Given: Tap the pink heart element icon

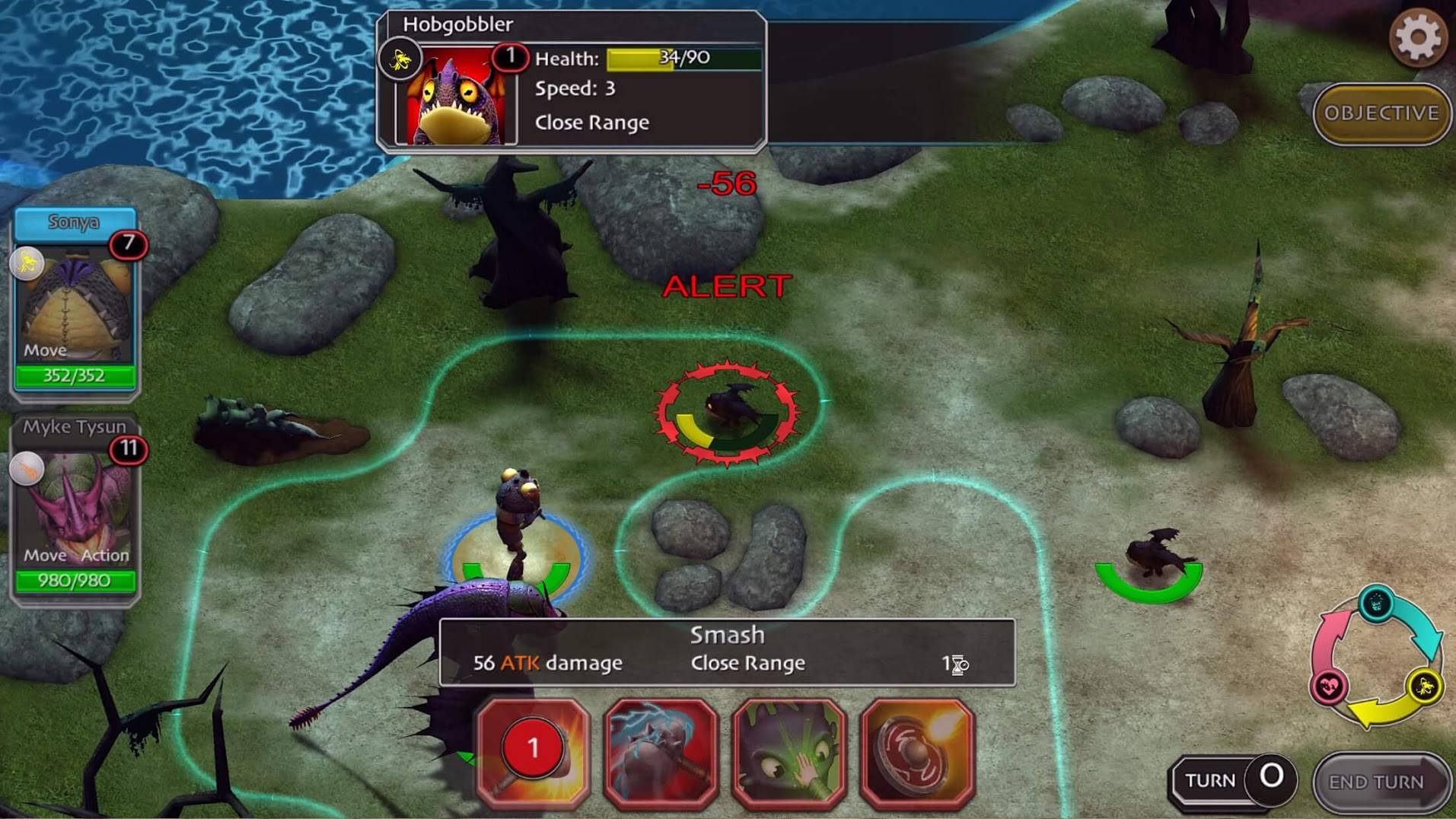Looking at the screenshot, I should pos(1329,687).
